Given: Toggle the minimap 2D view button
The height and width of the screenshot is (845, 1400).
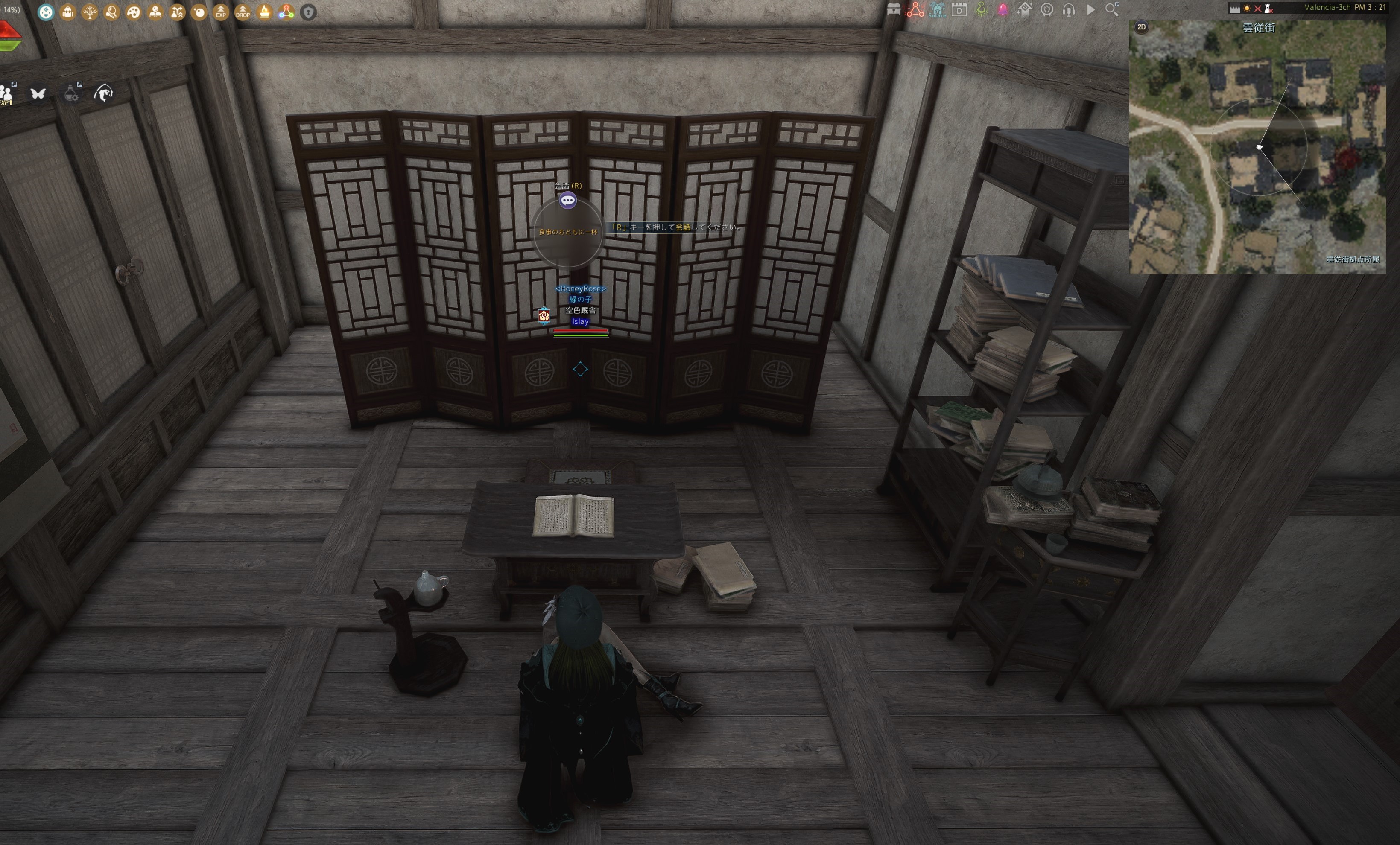Looking at the screenshot, I should point(1141,27).
